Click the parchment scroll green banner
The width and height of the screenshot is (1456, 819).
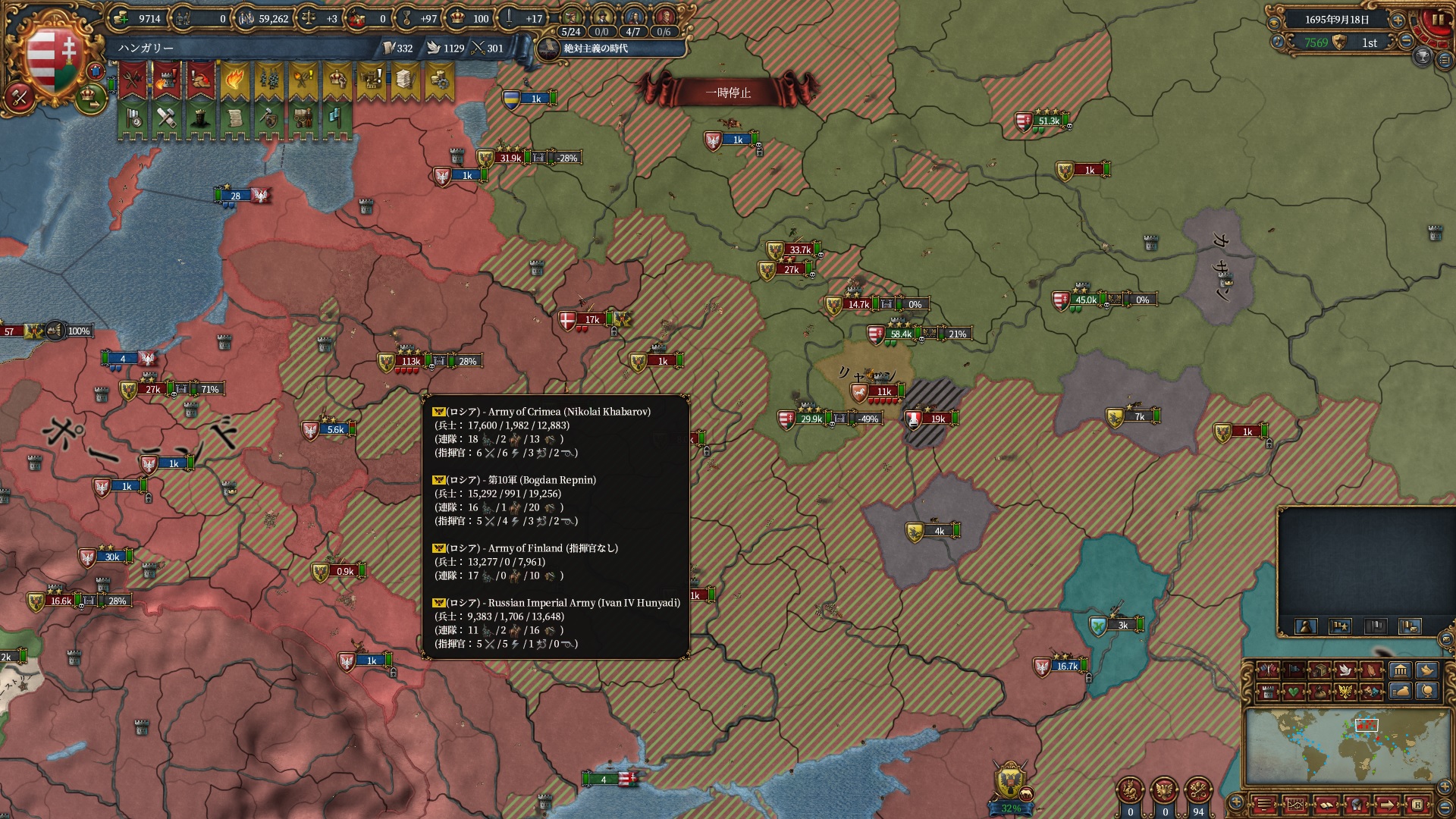point(234,118)
